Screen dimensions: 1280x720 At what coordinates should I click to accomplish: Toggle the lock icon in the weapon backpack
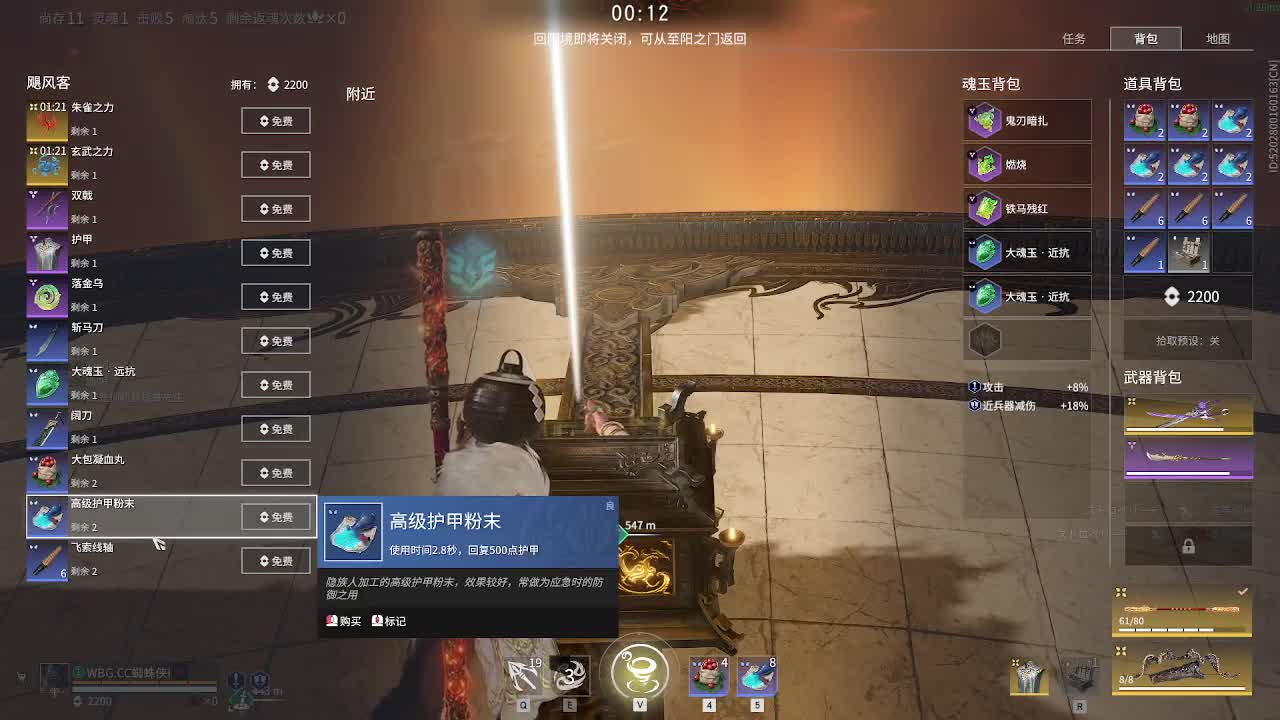(1188, 546)
